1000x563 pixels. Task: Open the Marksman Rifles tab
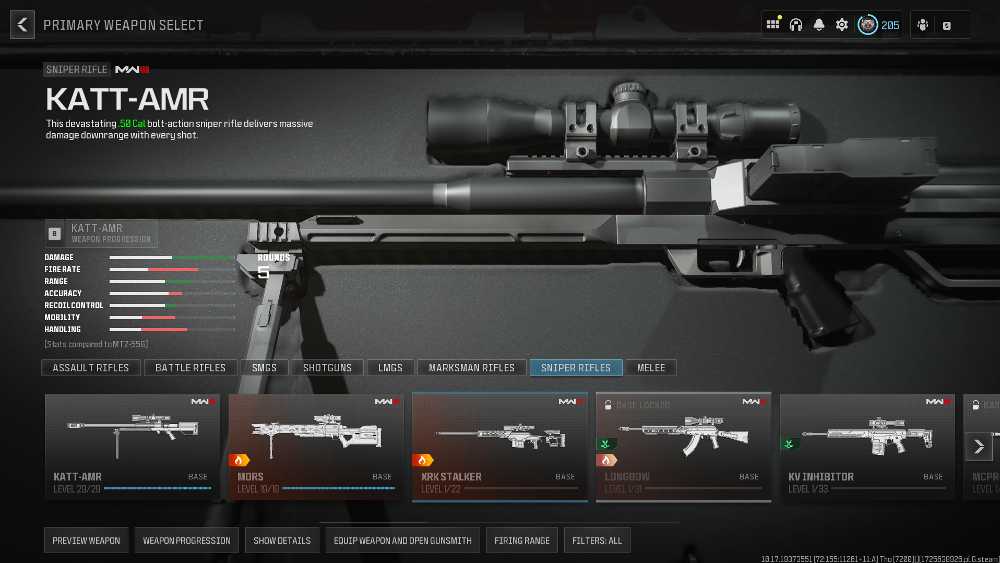(471, 368)
